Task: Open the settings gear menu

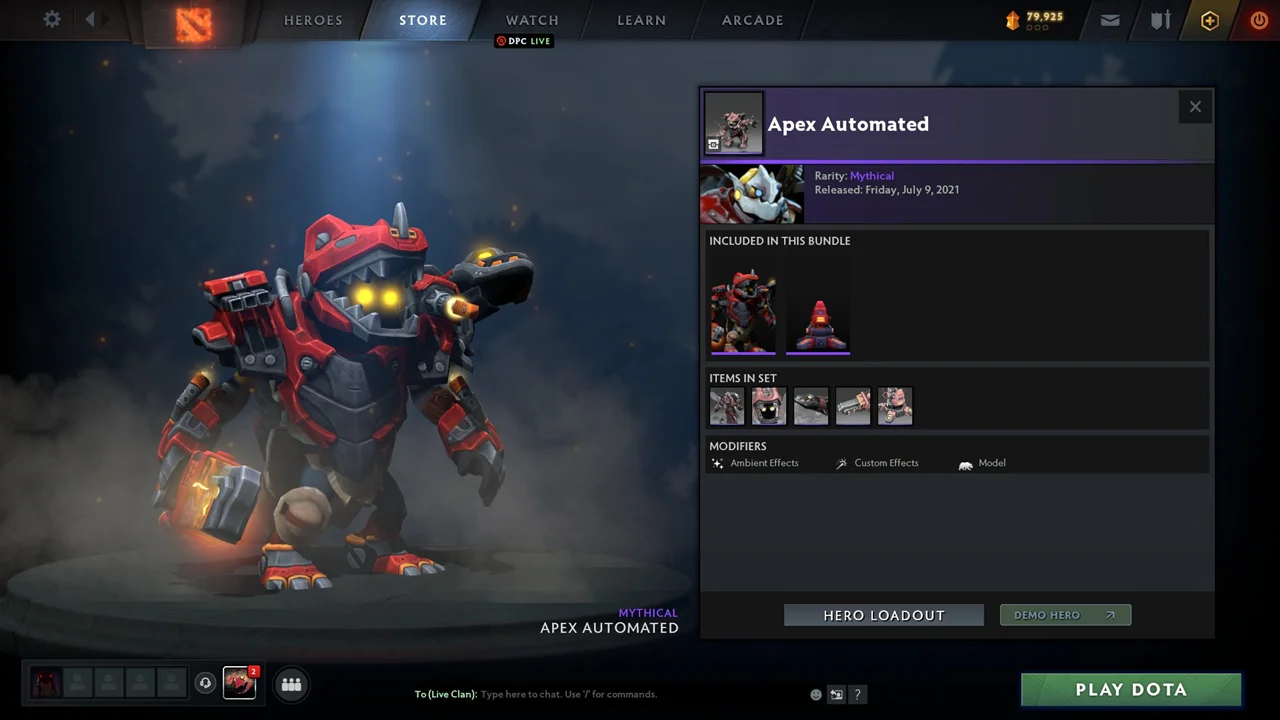Action: tap(52, 20)
